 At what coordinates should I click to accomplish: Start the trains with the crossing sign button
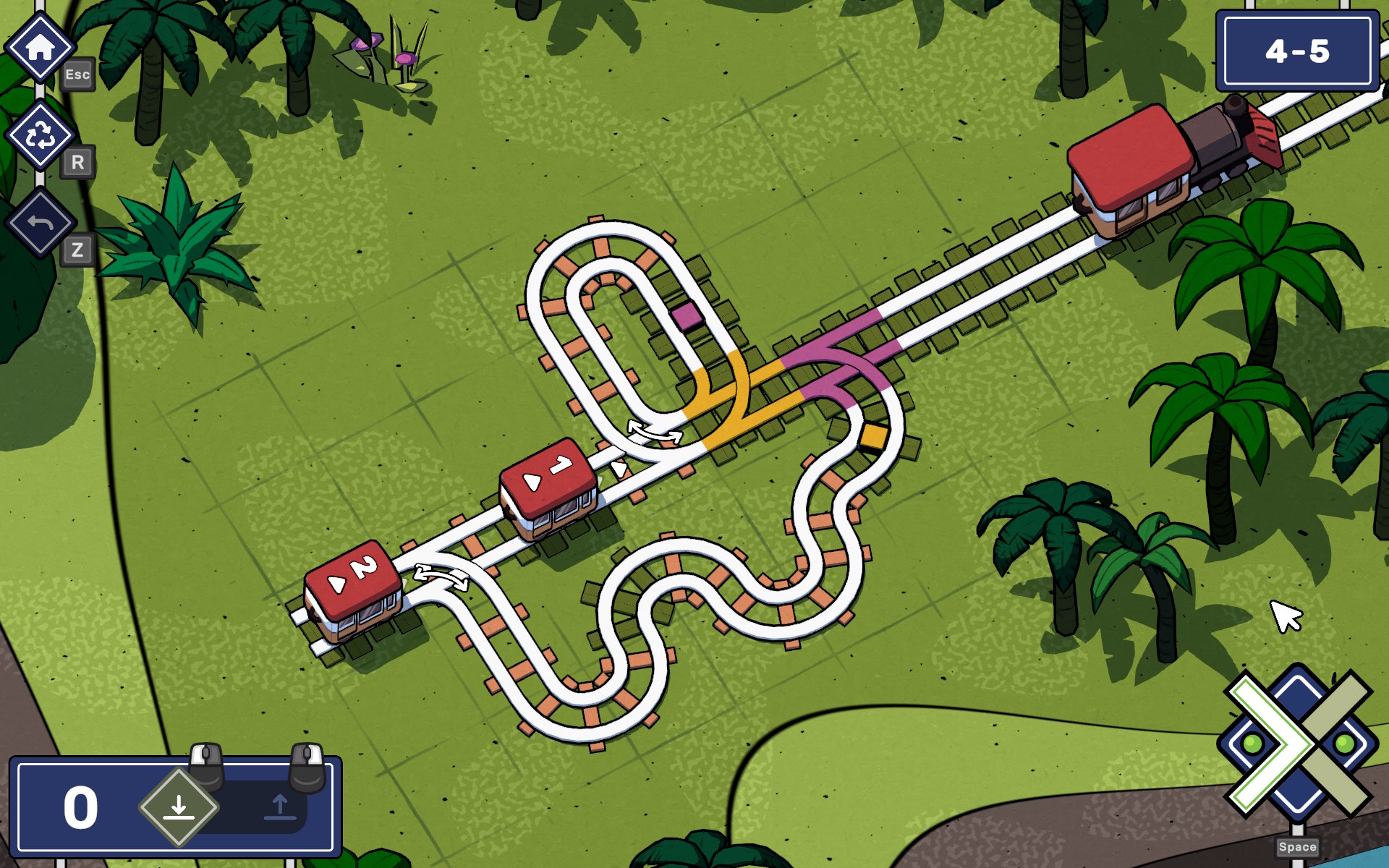point(1299,744)
